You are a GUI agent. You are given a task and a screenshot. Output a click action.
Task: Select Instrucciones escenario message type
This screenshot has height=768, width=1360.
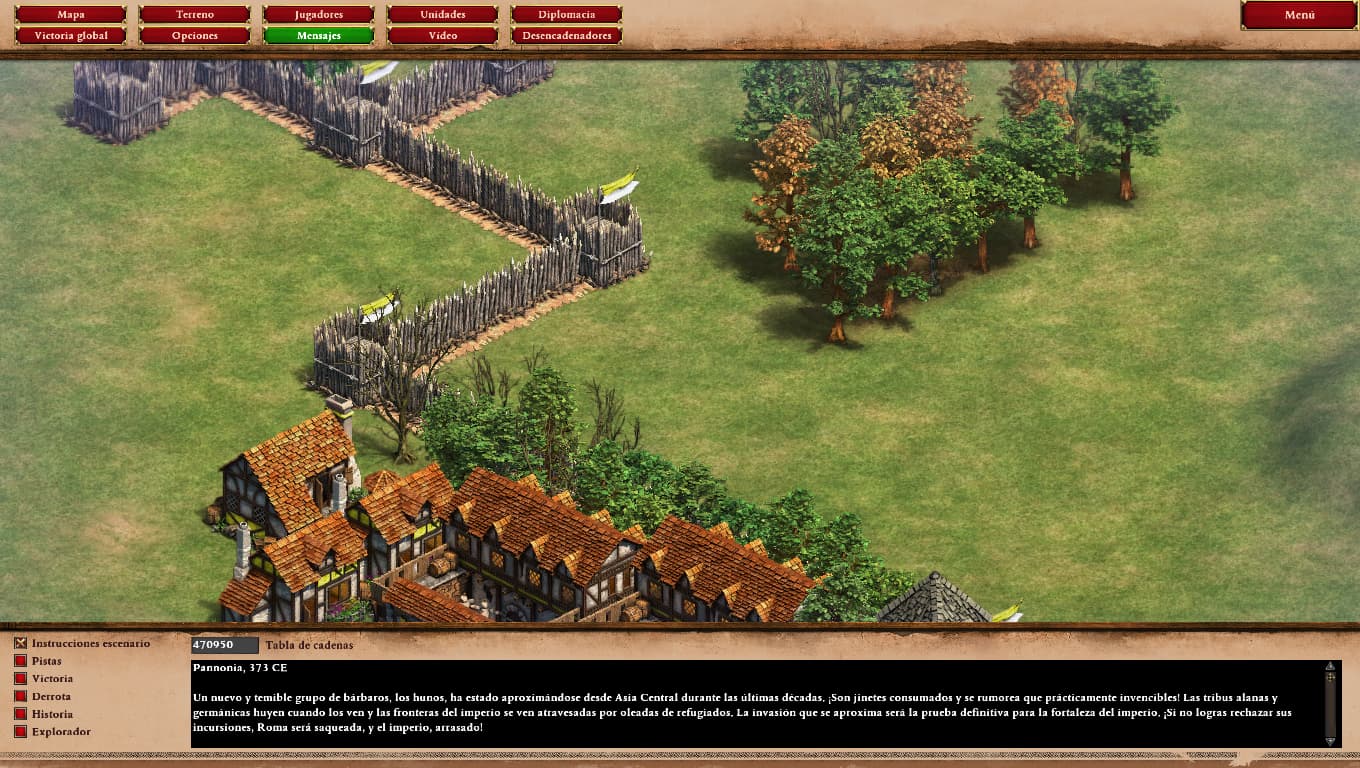pyautogui.click(x=21, y=643)
